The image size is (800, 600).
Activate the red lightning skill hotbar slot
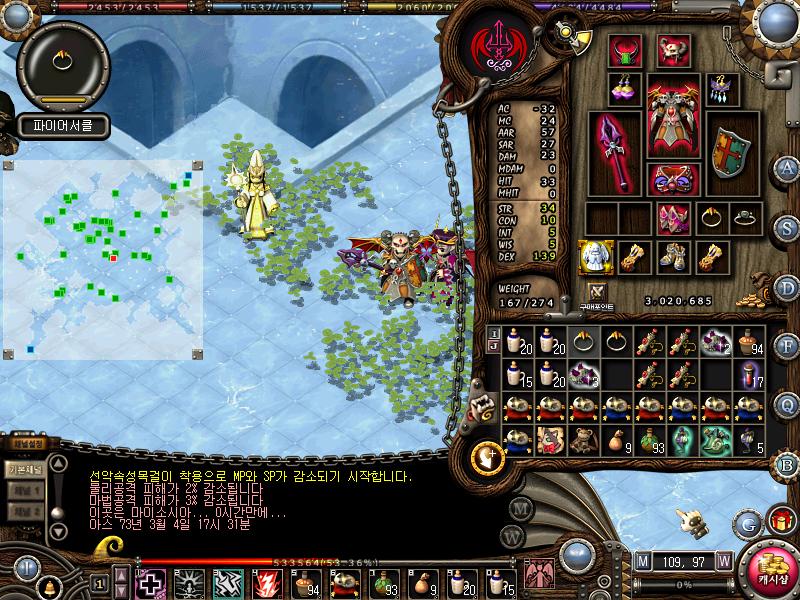click(267, 582)
